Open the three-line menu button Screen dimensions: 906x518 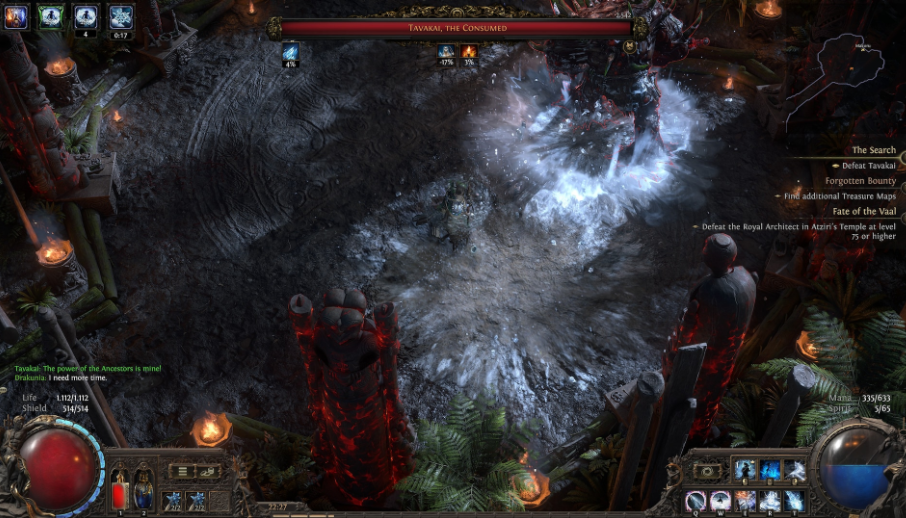point(182,471)
